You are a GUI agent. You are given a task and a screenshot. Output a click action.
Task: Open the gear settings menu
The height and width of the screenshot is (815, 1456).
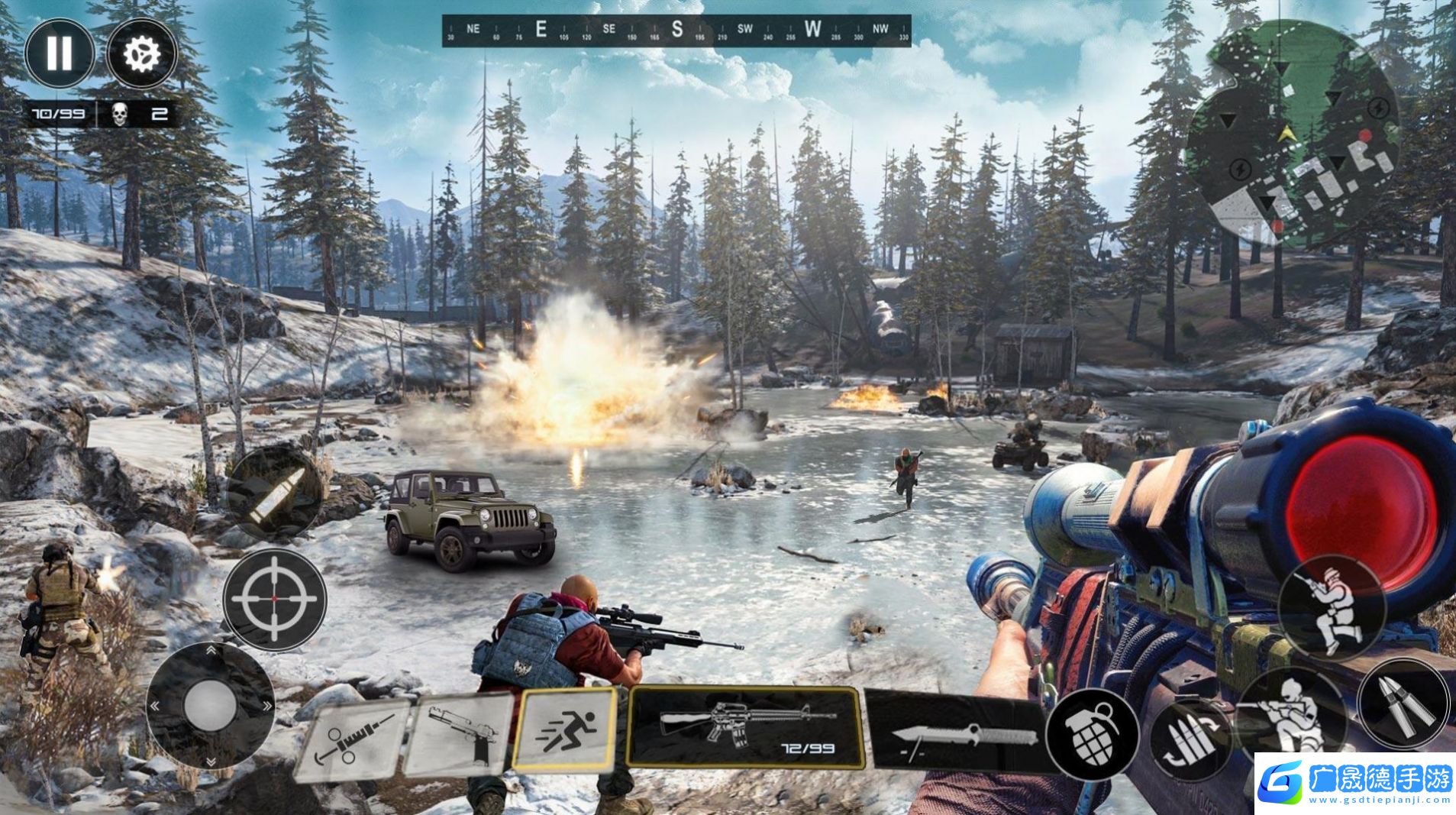[x=142, y=53]
